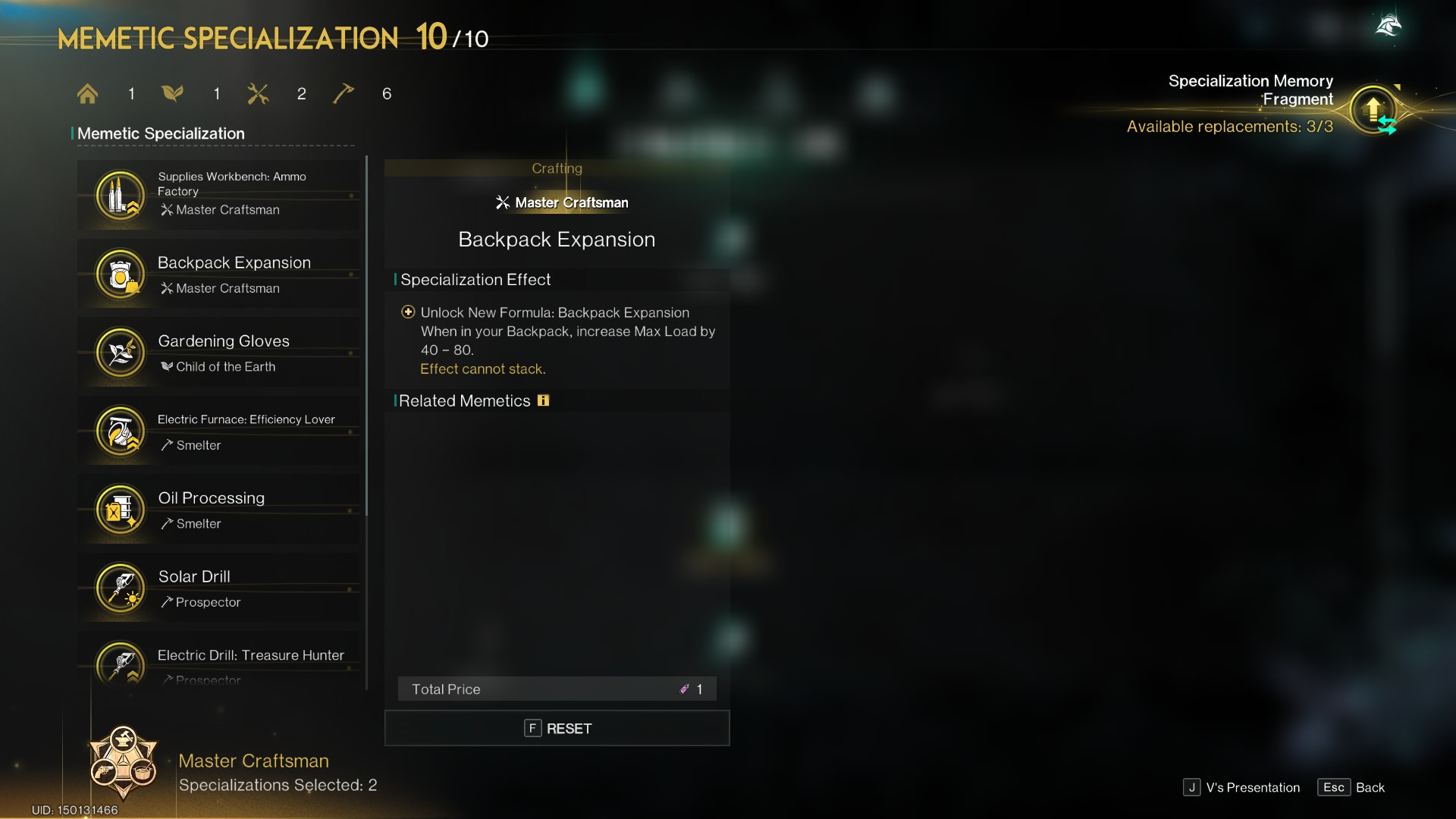Viewport: 1456px width, 819px height.
Task: Click the Crafting category header
Action: coord(557,168)
